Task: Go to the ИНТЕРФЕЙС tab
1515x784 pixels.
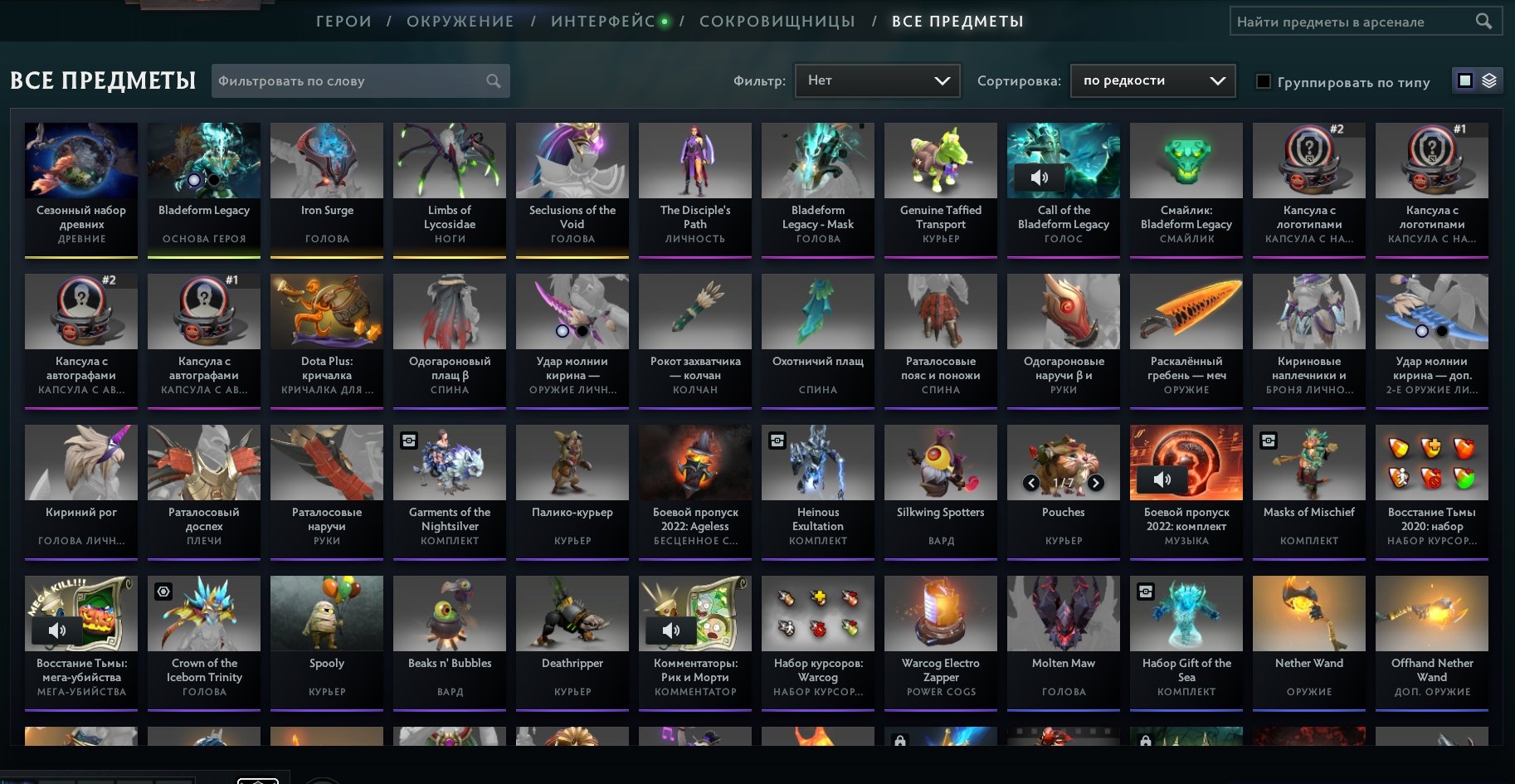Action: pos(603,22)
